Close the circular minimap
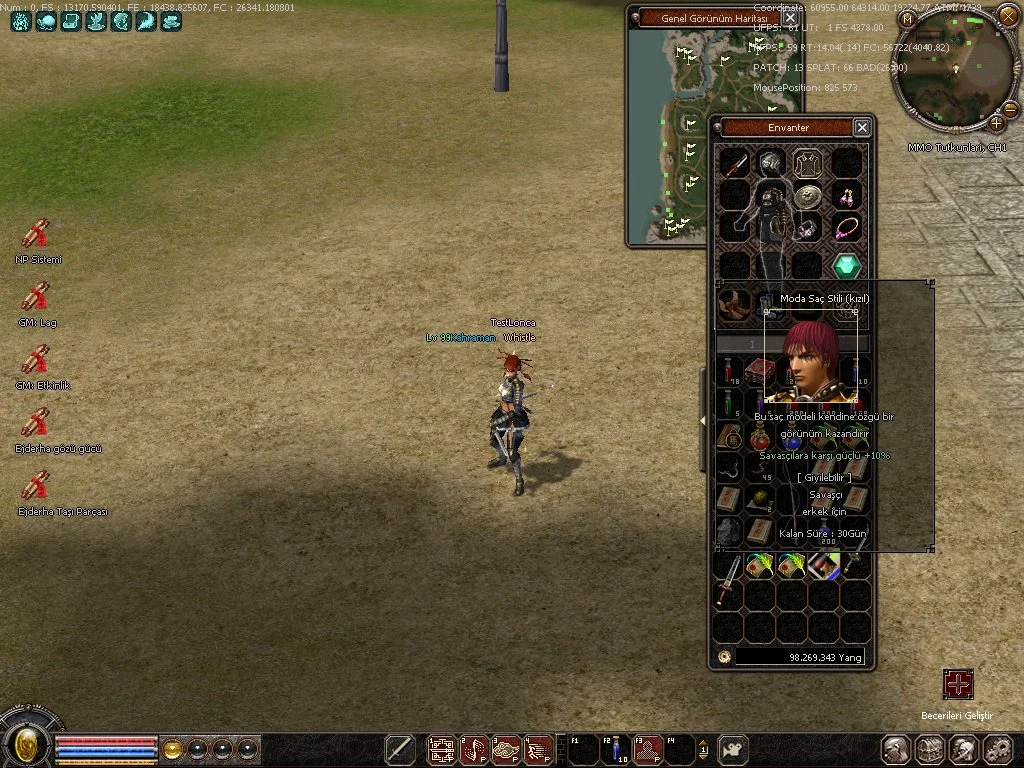 [x=1008, y=17]
